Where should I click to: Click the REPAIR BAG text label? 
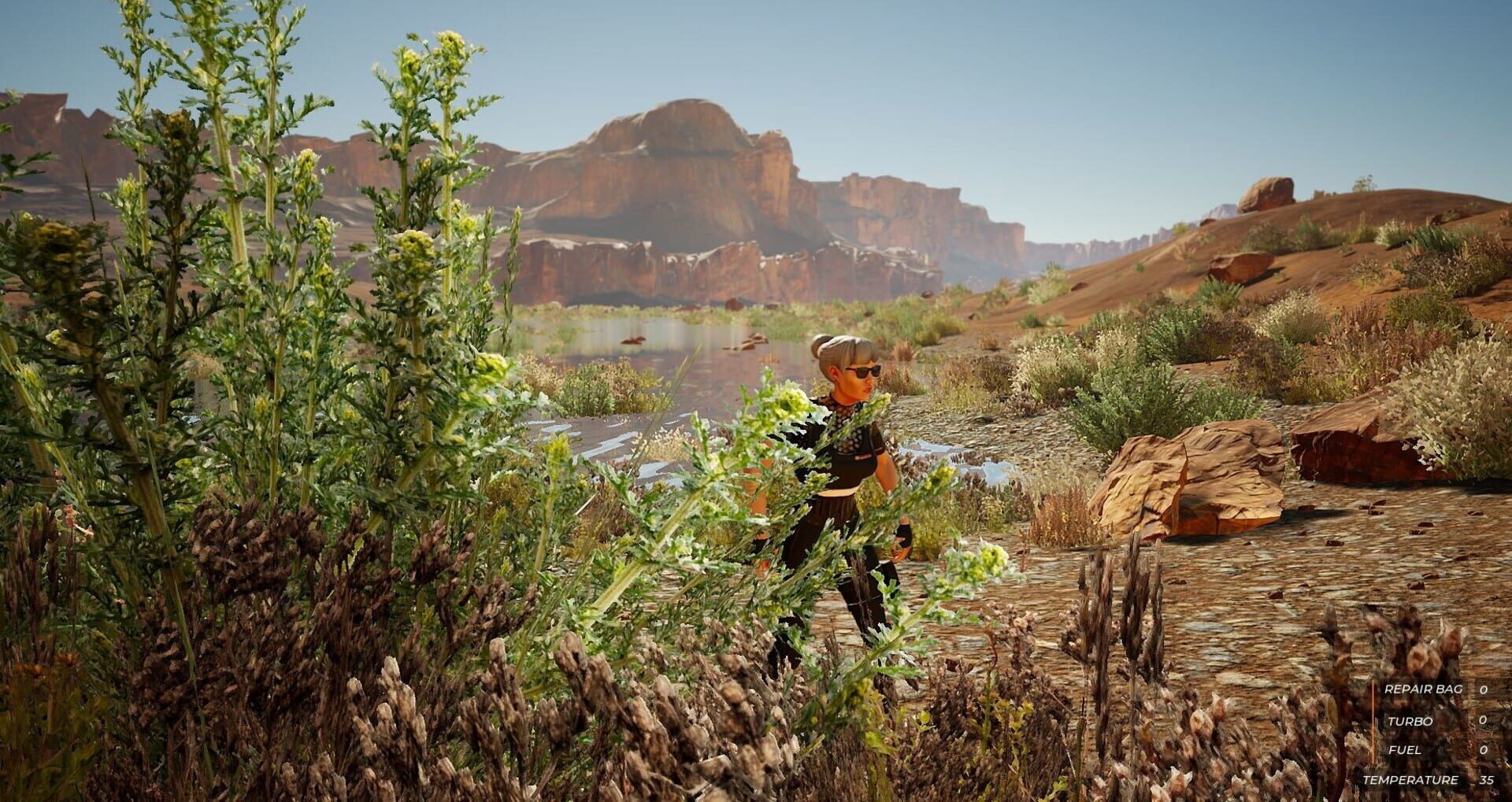tap(1424, 689)
